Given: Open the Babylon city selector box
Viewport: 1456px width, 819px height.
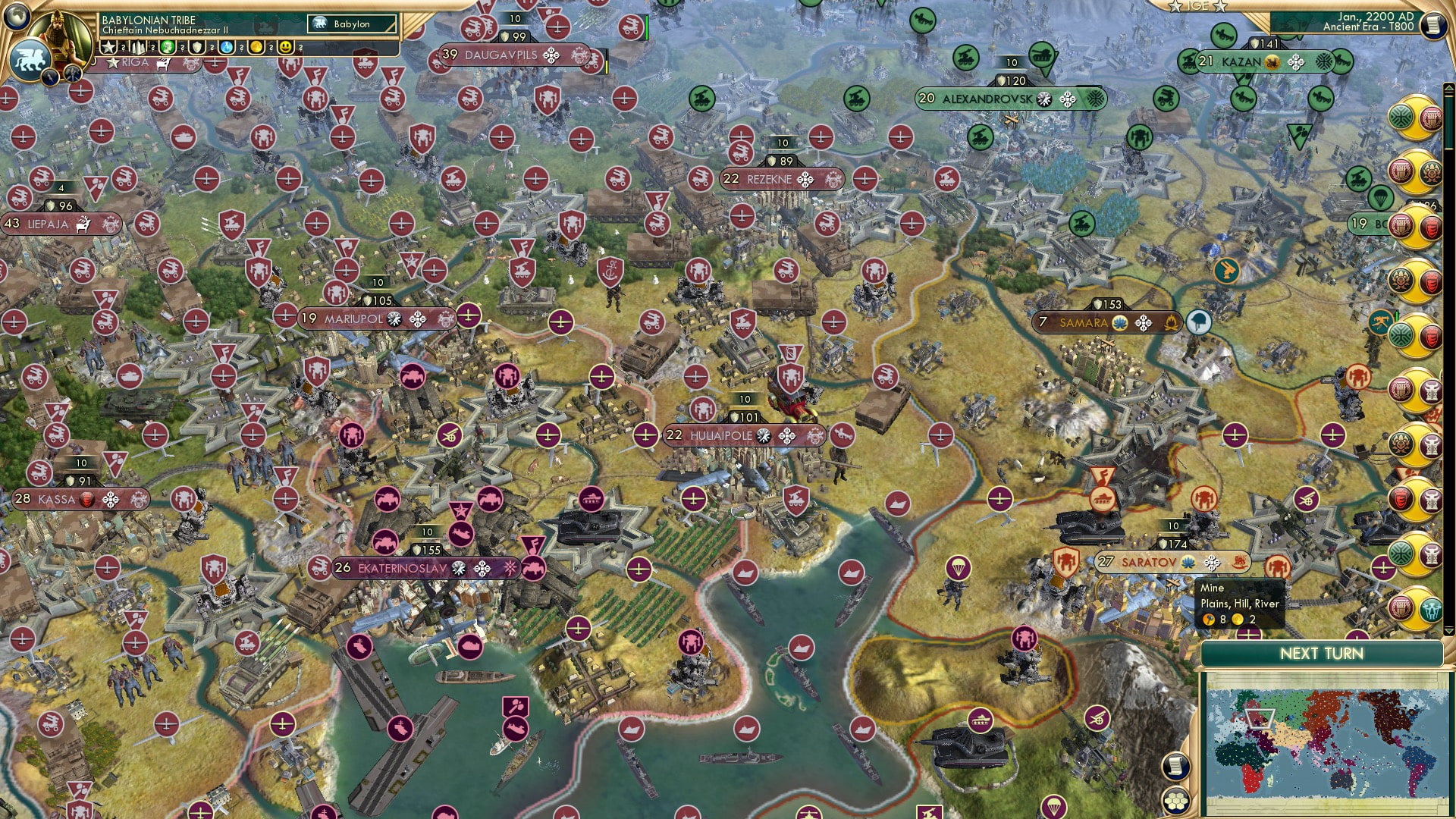Looking at the screenshot, I should [350, 24].
